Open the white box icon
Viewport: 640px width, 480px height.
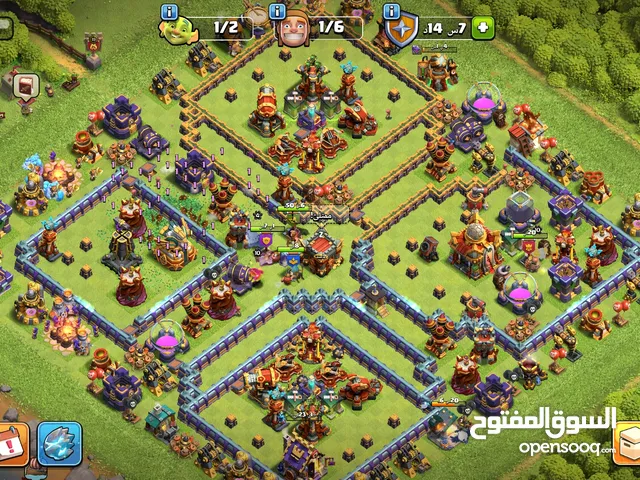628,442
